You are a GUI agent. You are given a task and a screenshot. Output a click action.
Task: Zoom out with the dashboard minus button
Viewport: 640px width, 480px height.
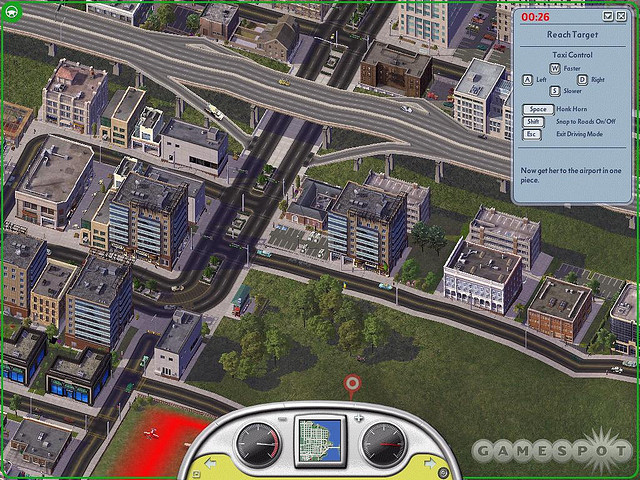pyautogui.click(x=282, y=417)
